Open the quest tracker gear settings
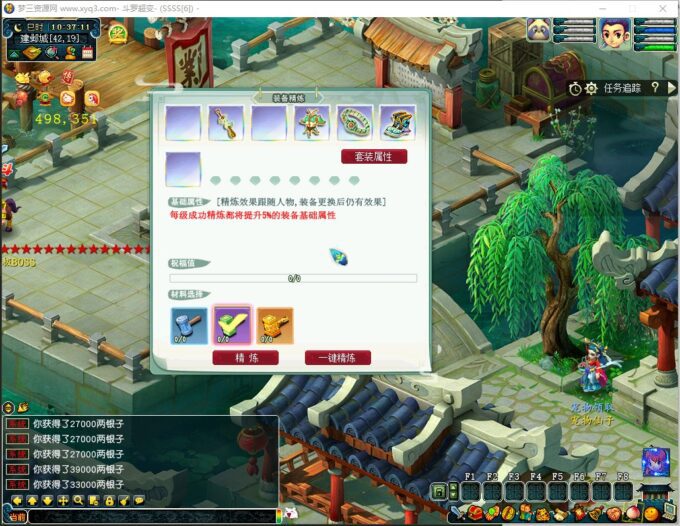Viewport: 680px width, 526px height. 591,89
